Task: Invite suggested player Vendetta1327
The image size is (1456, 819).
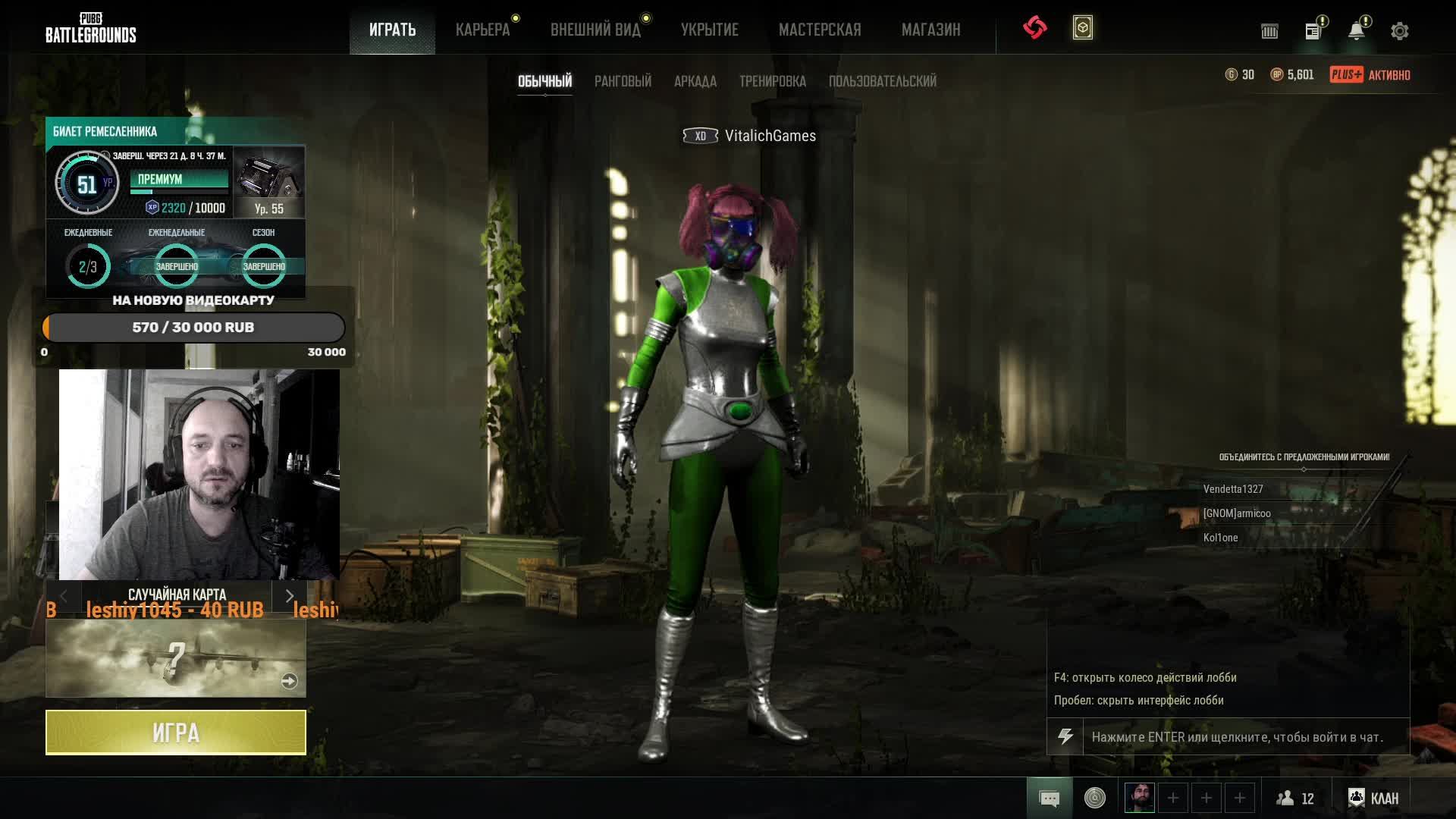Action: click(x=1233, y=489)
